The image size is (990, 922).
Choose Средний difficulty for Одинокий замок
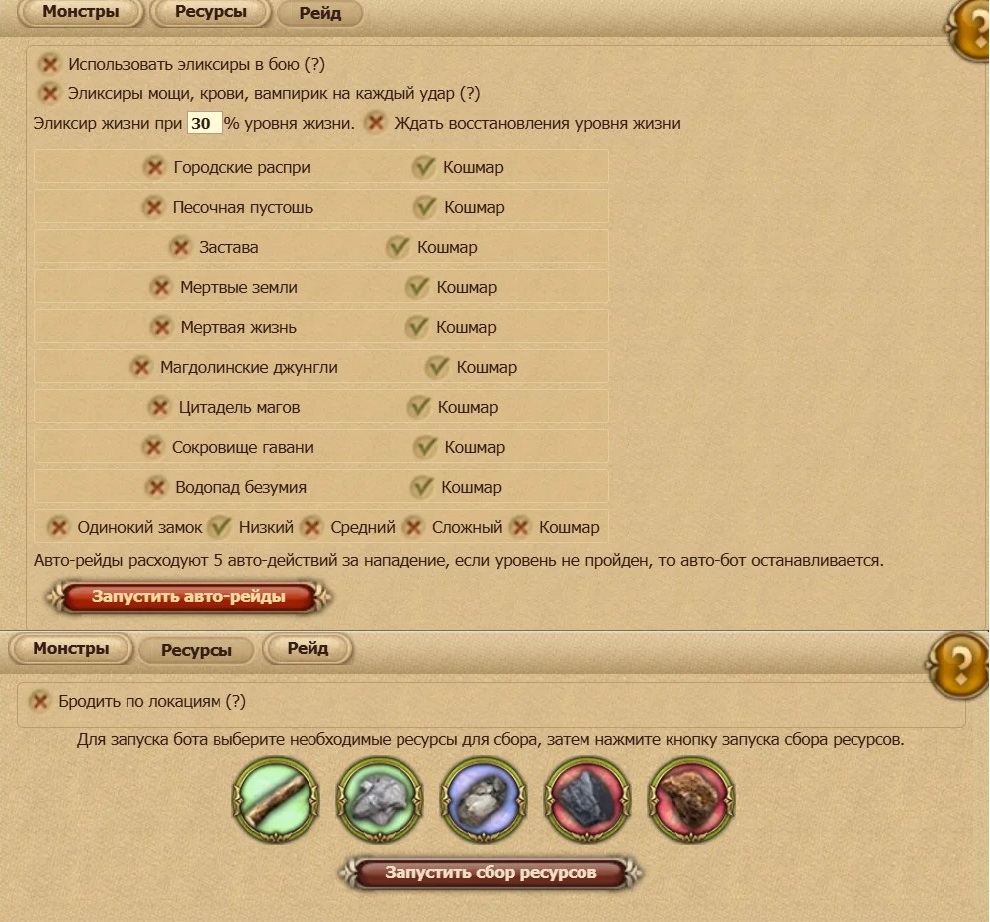(x=312, y=527)
